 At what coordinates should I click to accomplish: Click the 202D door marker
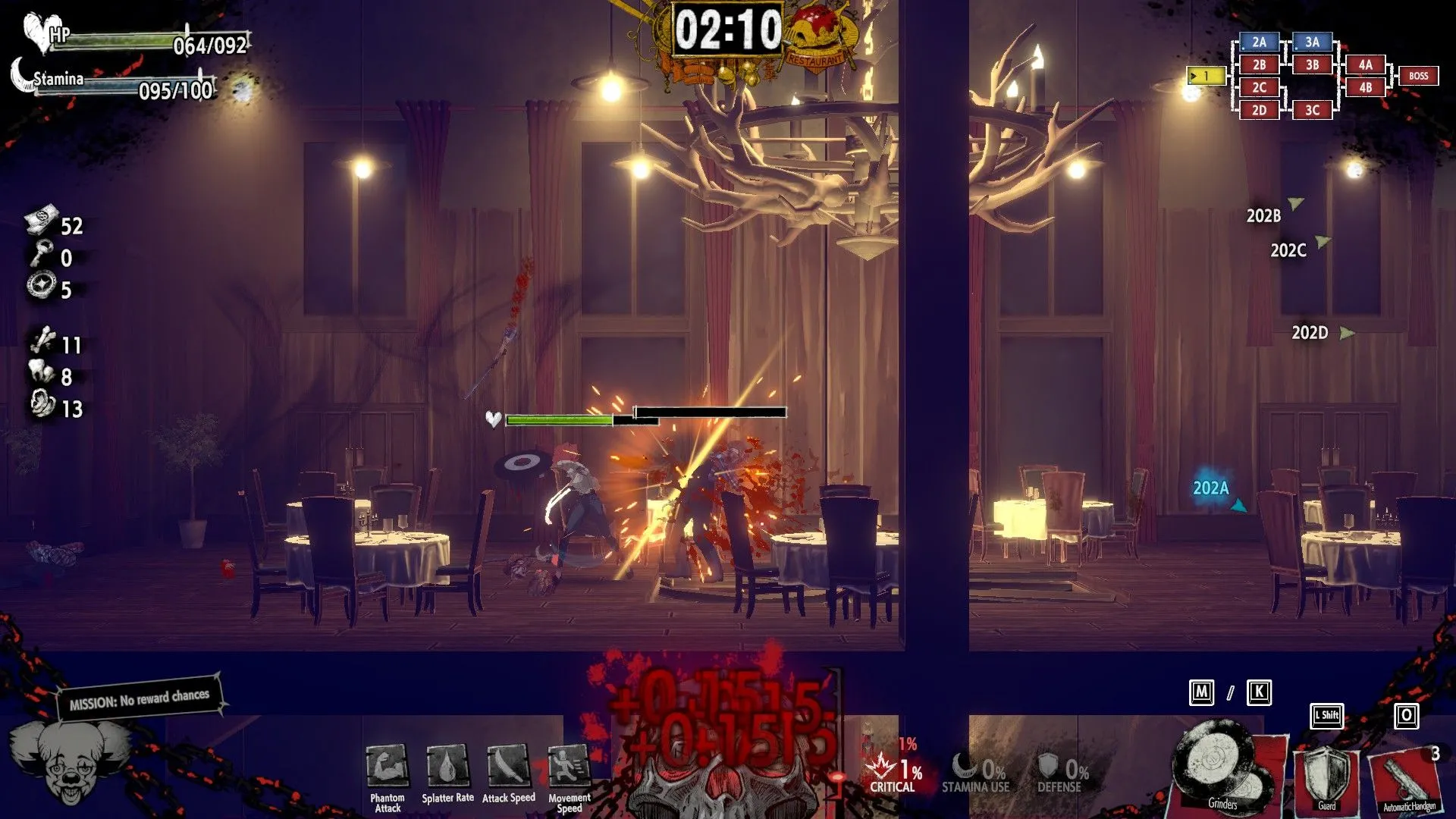(x=1310, y=333)
